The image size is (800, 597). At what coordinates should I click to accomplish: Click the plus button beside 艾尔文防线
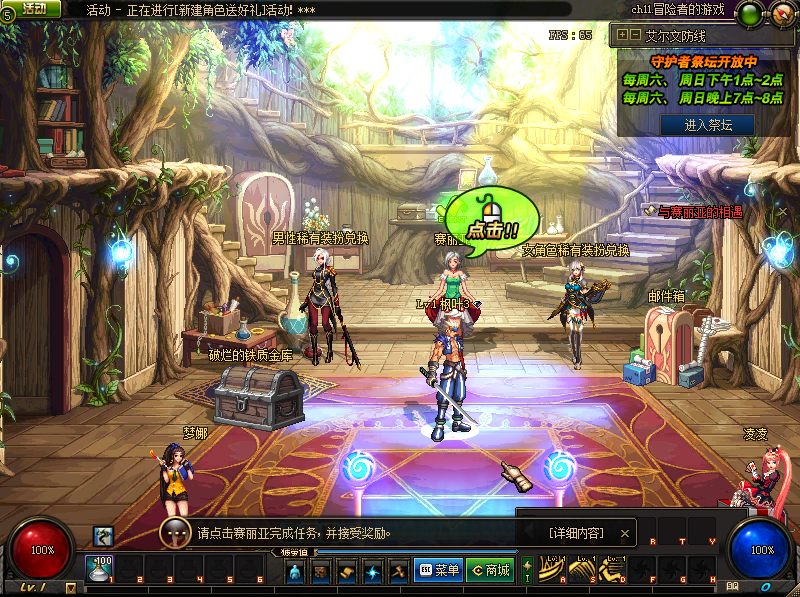622,34
